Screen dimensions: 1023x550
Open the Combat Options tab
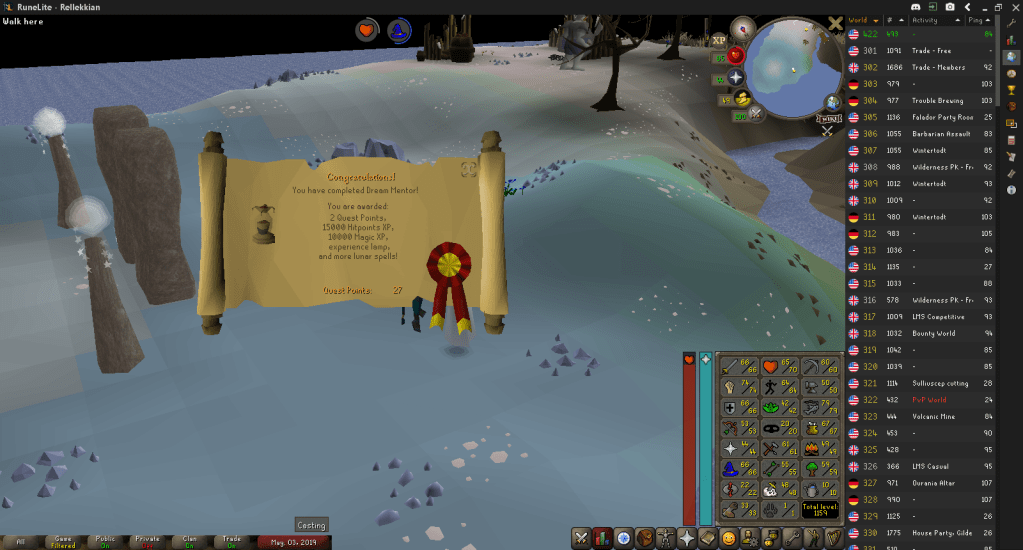point(581,538)
